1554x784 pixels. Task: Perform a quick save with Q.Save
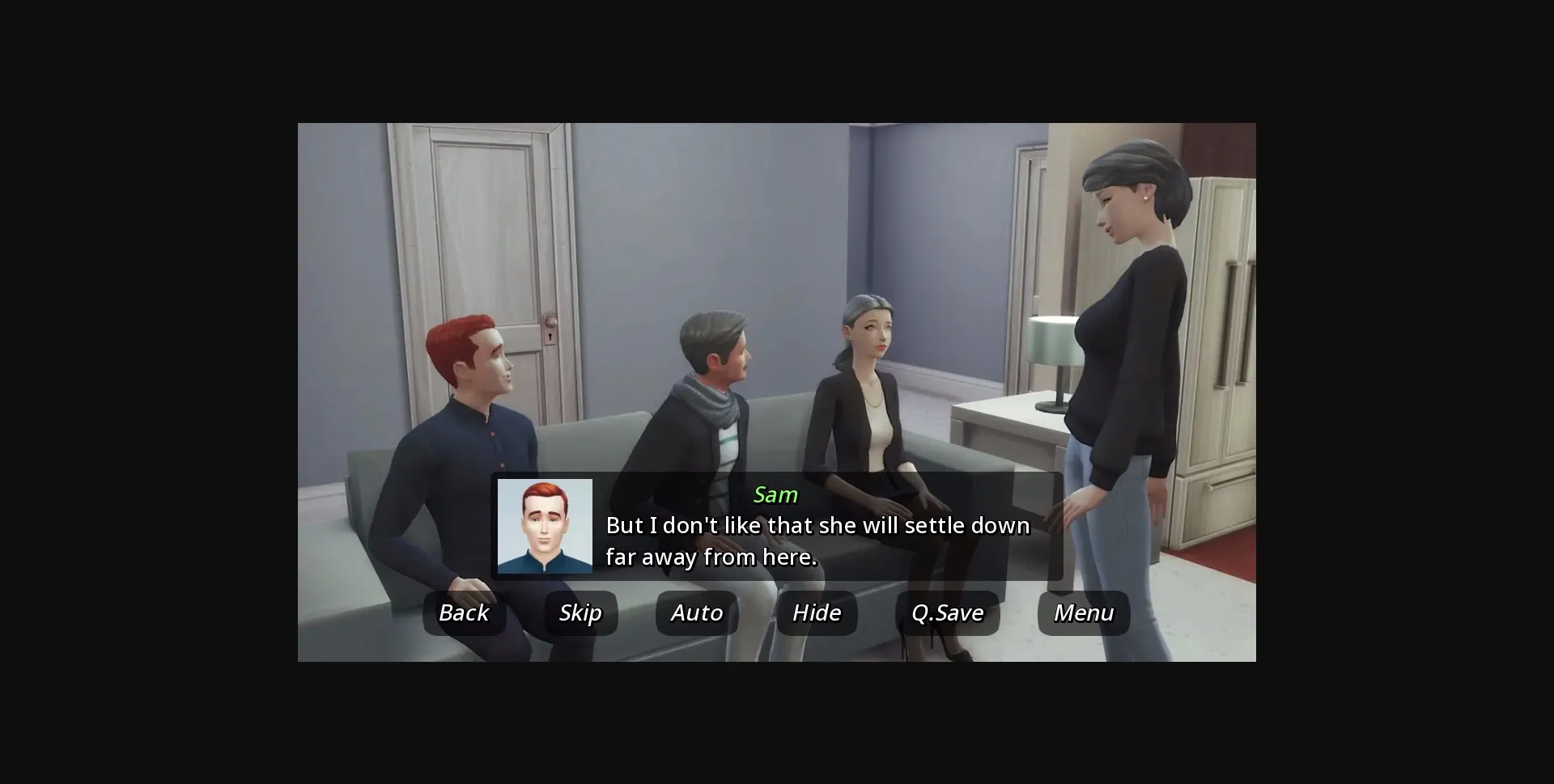coord(948,613)
